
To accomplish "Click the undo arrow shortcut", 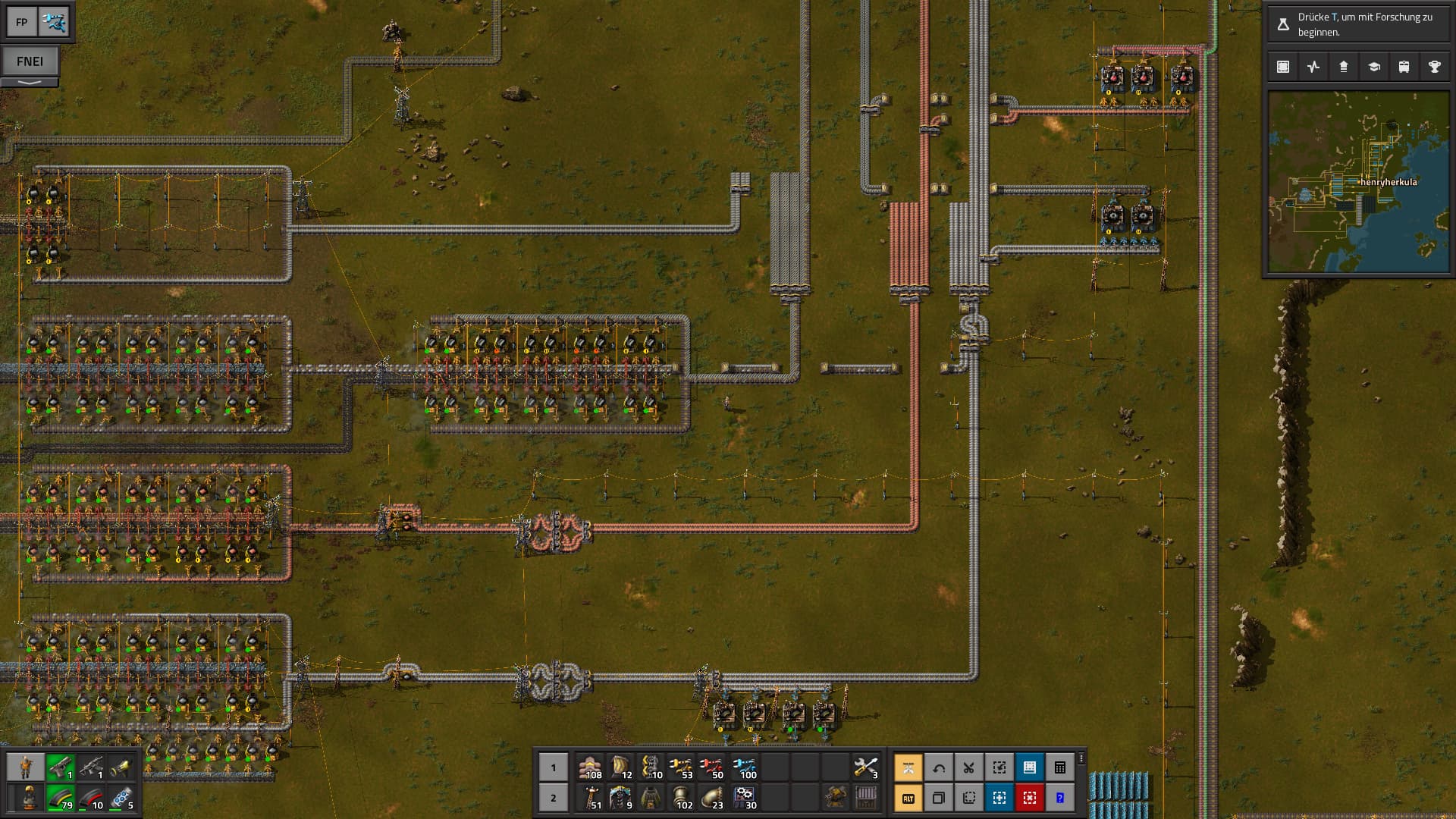I will 939,767.
